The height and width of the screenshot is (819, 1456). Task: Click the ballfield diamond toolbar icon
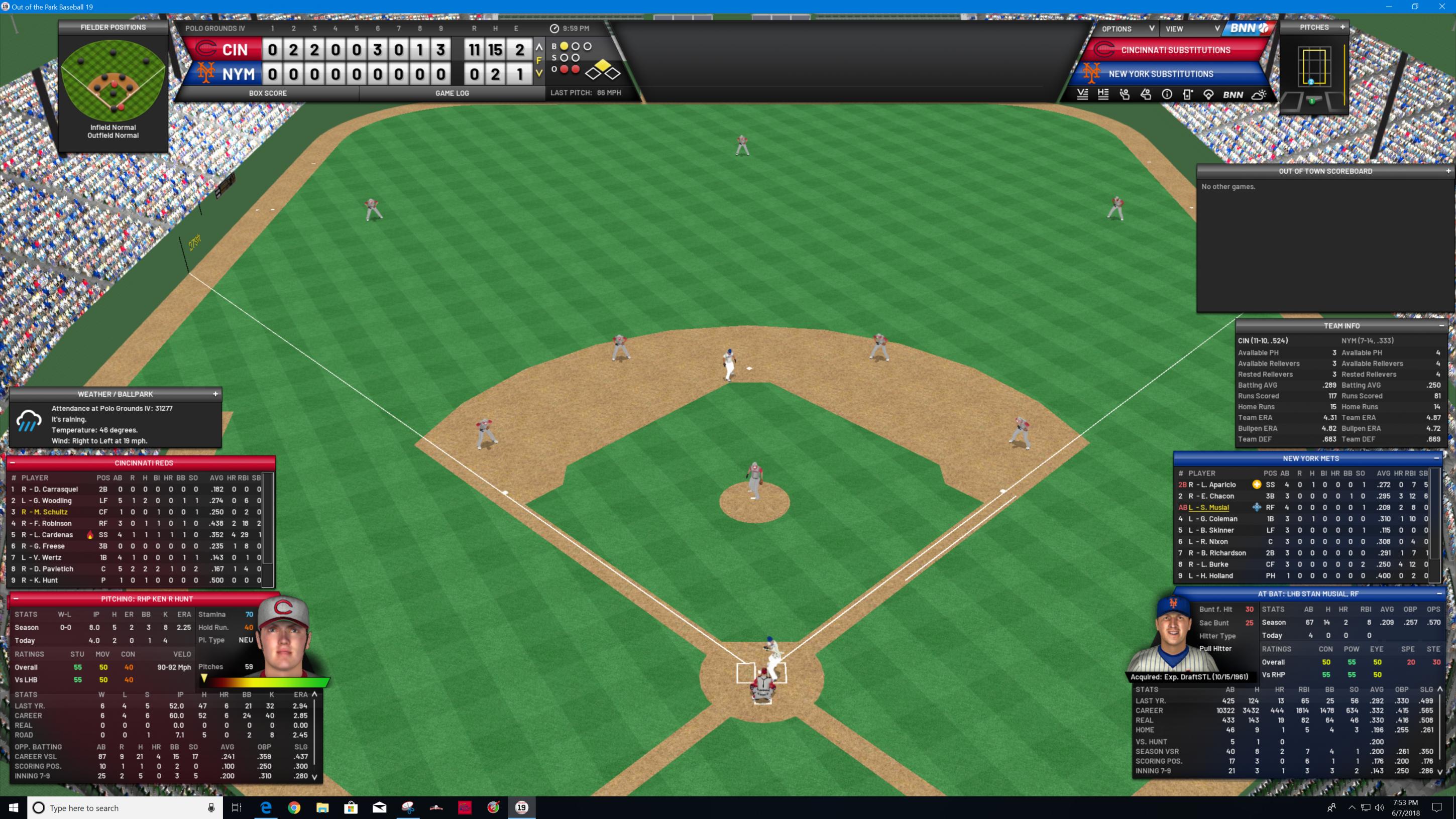(1208, 95)
